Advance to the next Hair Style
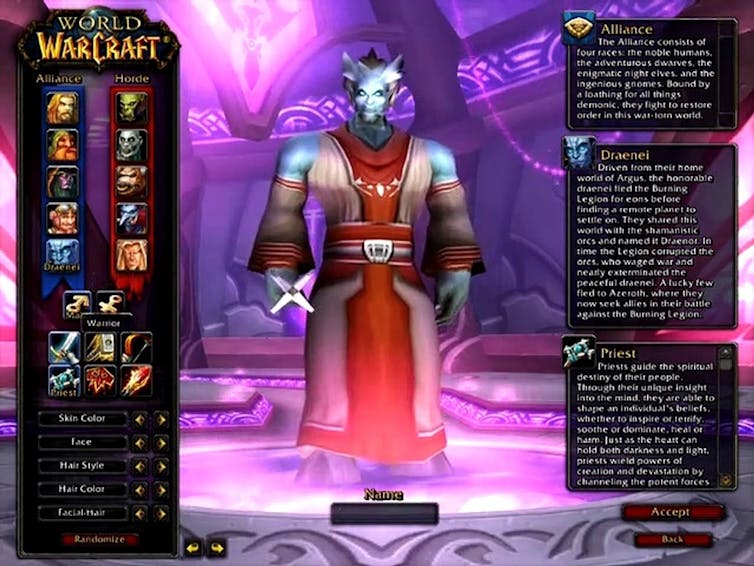The image size is (754, 566). click(x=160, y=466)
